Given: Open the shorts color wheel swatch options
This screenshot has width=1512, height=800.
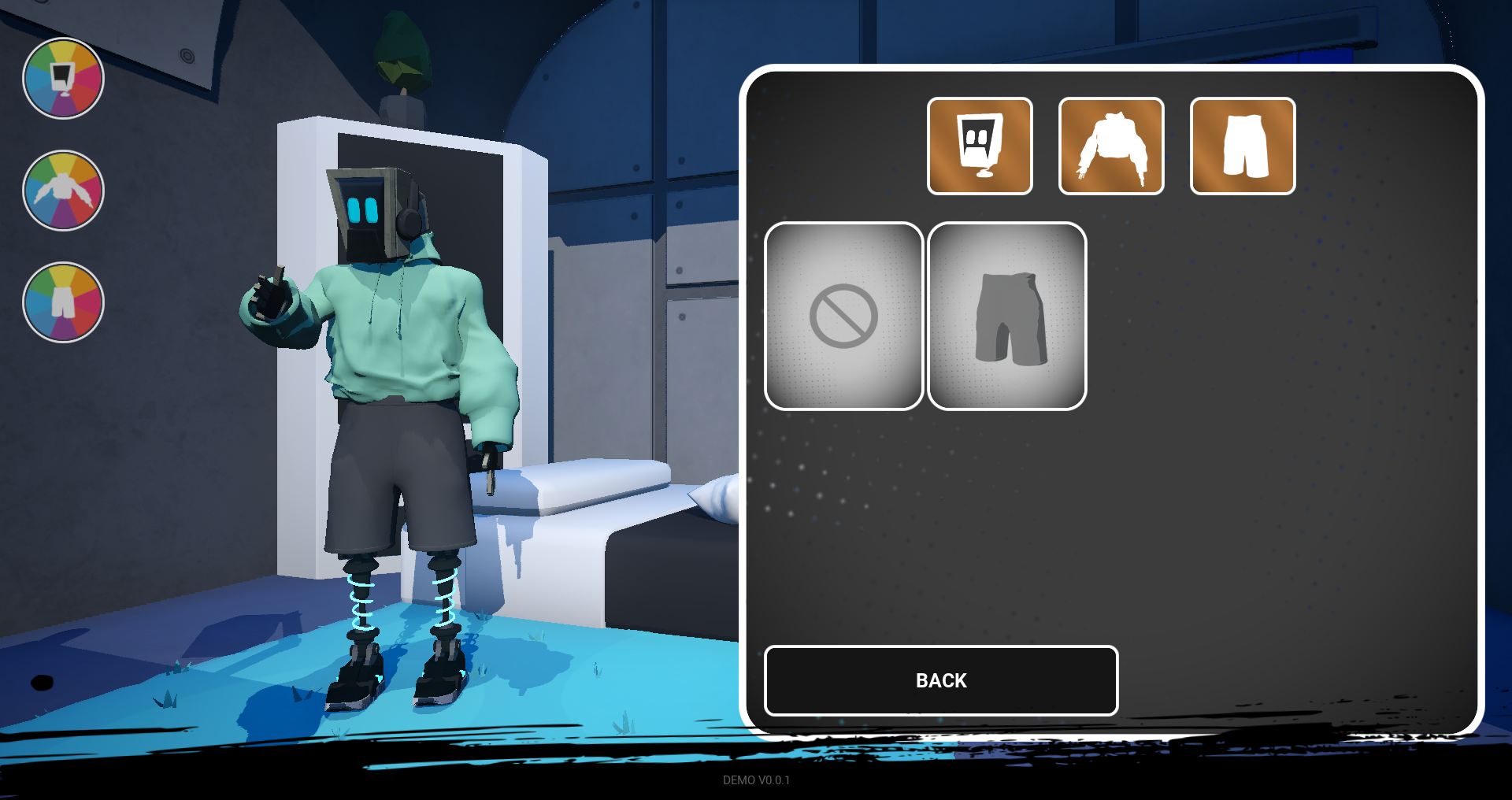Looking at the screenshot, I should pyautogui.click(x=63, y=303).
